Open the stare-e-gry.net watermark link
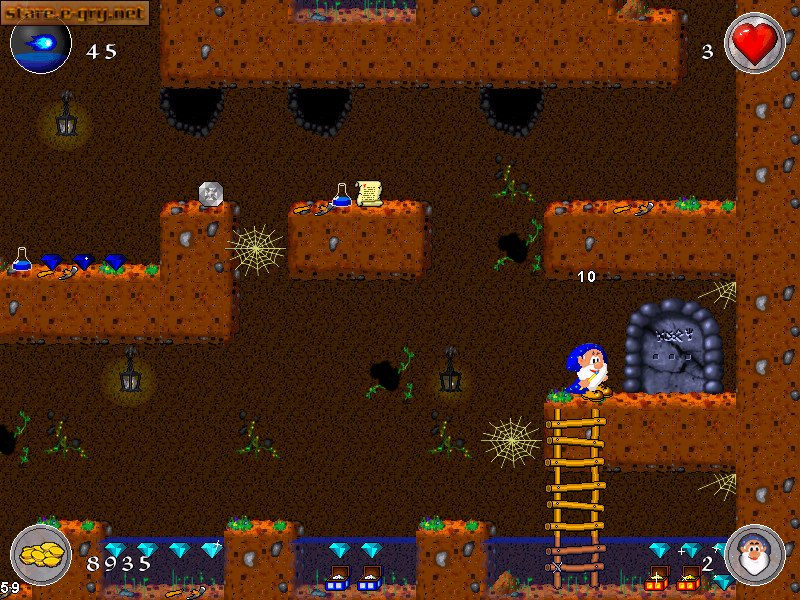This screenshot has height=600, width=800. click(75, 12)
